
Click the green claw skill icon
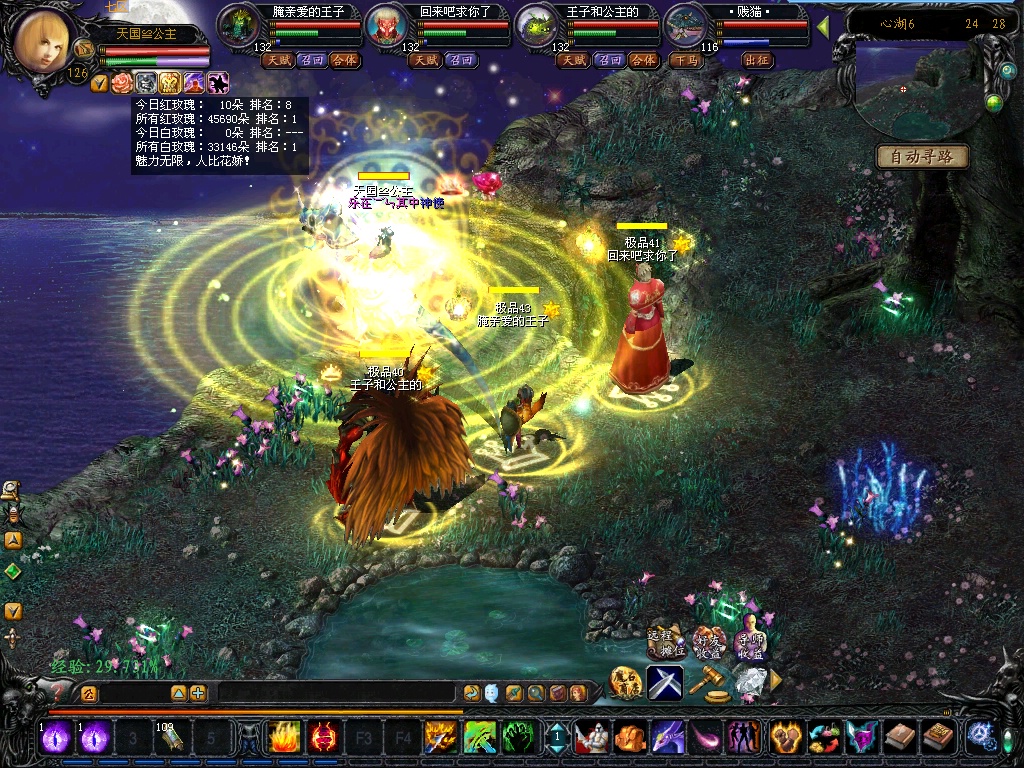point(517,738)
